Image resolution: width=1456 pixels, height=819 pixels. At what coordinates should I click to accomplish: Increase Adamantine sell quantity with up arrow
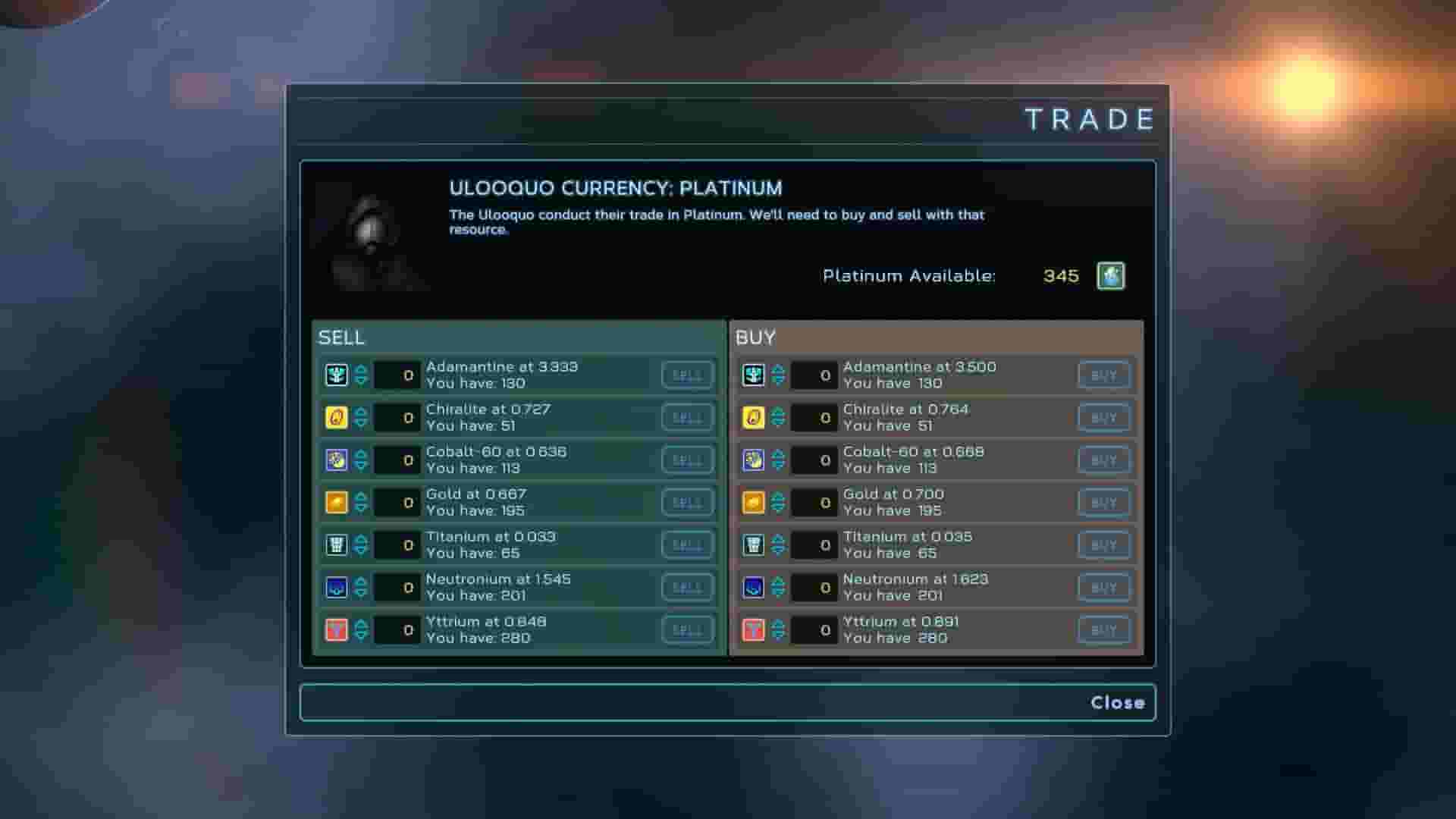(x=359, y=370)
